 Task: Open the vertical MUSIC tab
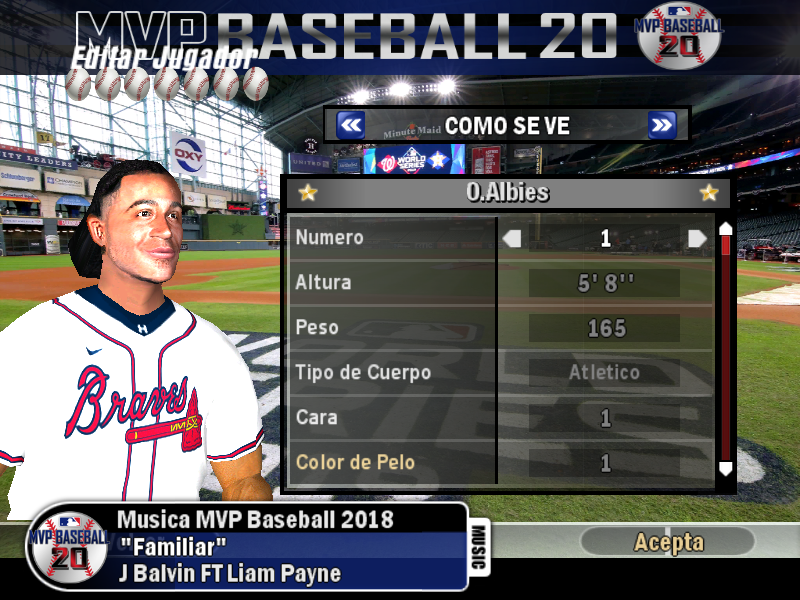(x=478, y=547)
